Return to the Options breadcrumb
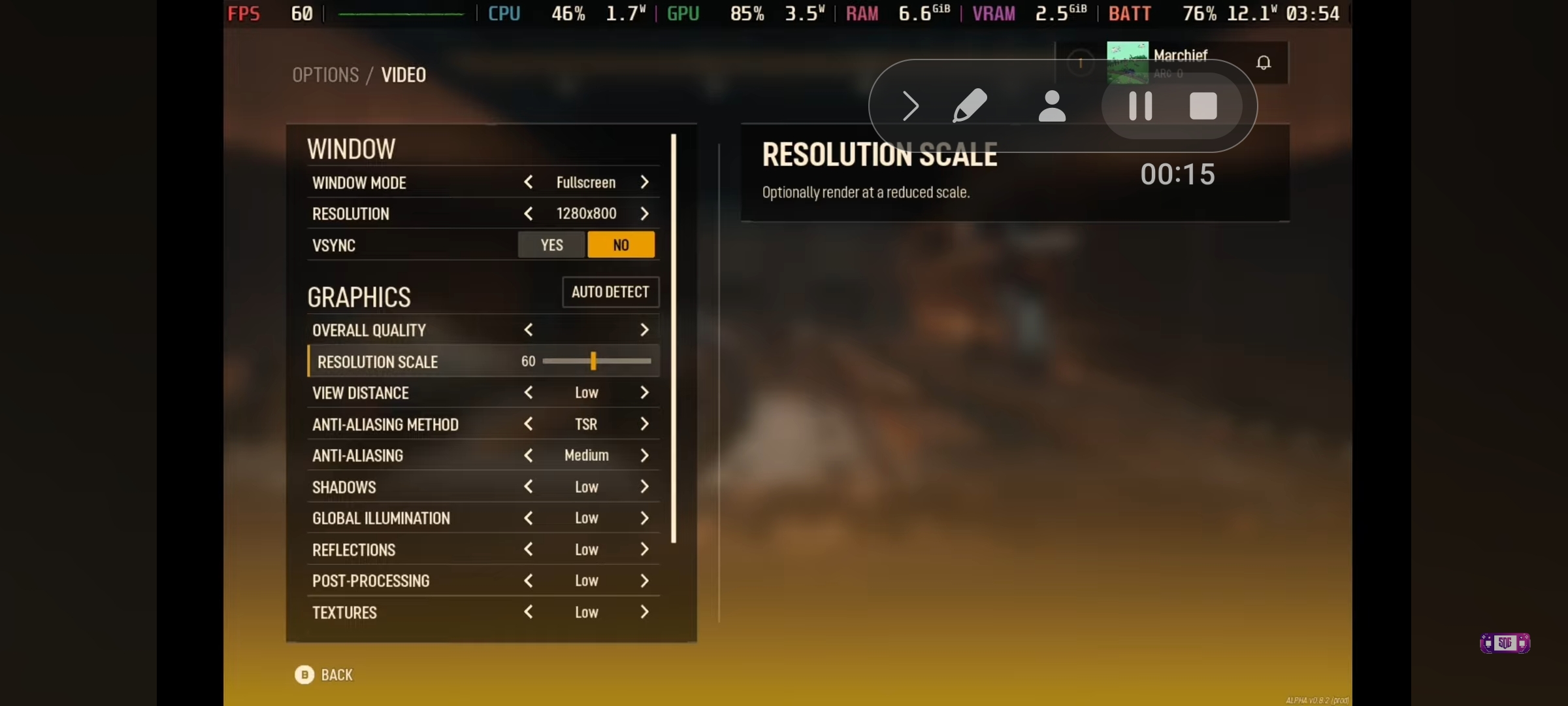The width and height of the screenshot is (1568, 706). coord(325,75)
